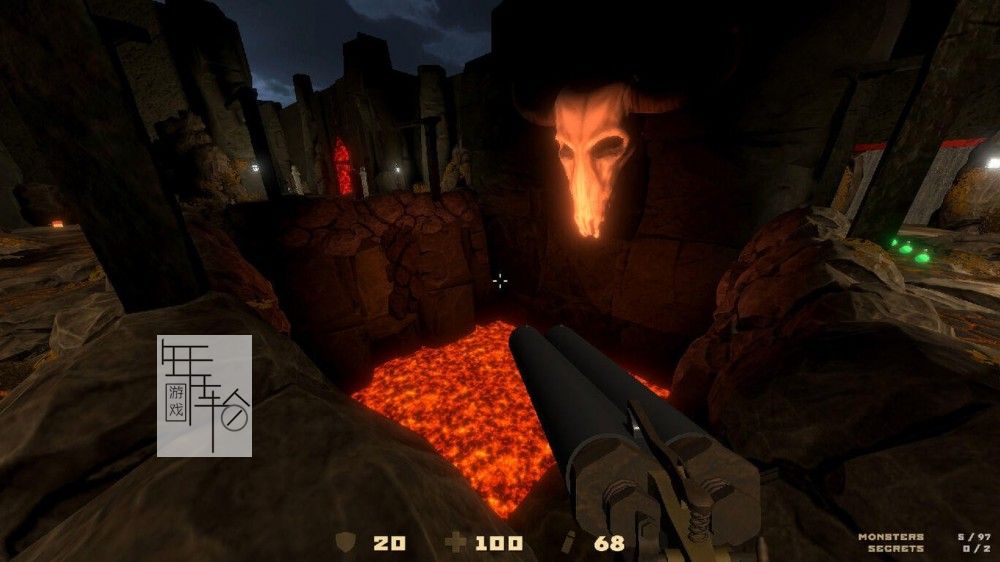Click the health cross icon
Image resolution: width=1000 pixels, height=562 pixels.
(456, 543)
